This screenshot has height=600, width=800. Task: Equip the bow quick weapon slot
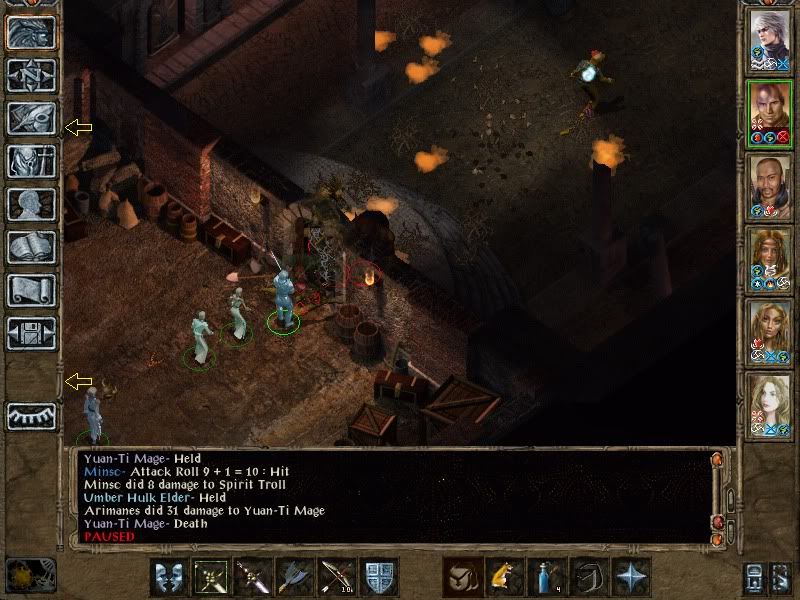tap(335, 577)
